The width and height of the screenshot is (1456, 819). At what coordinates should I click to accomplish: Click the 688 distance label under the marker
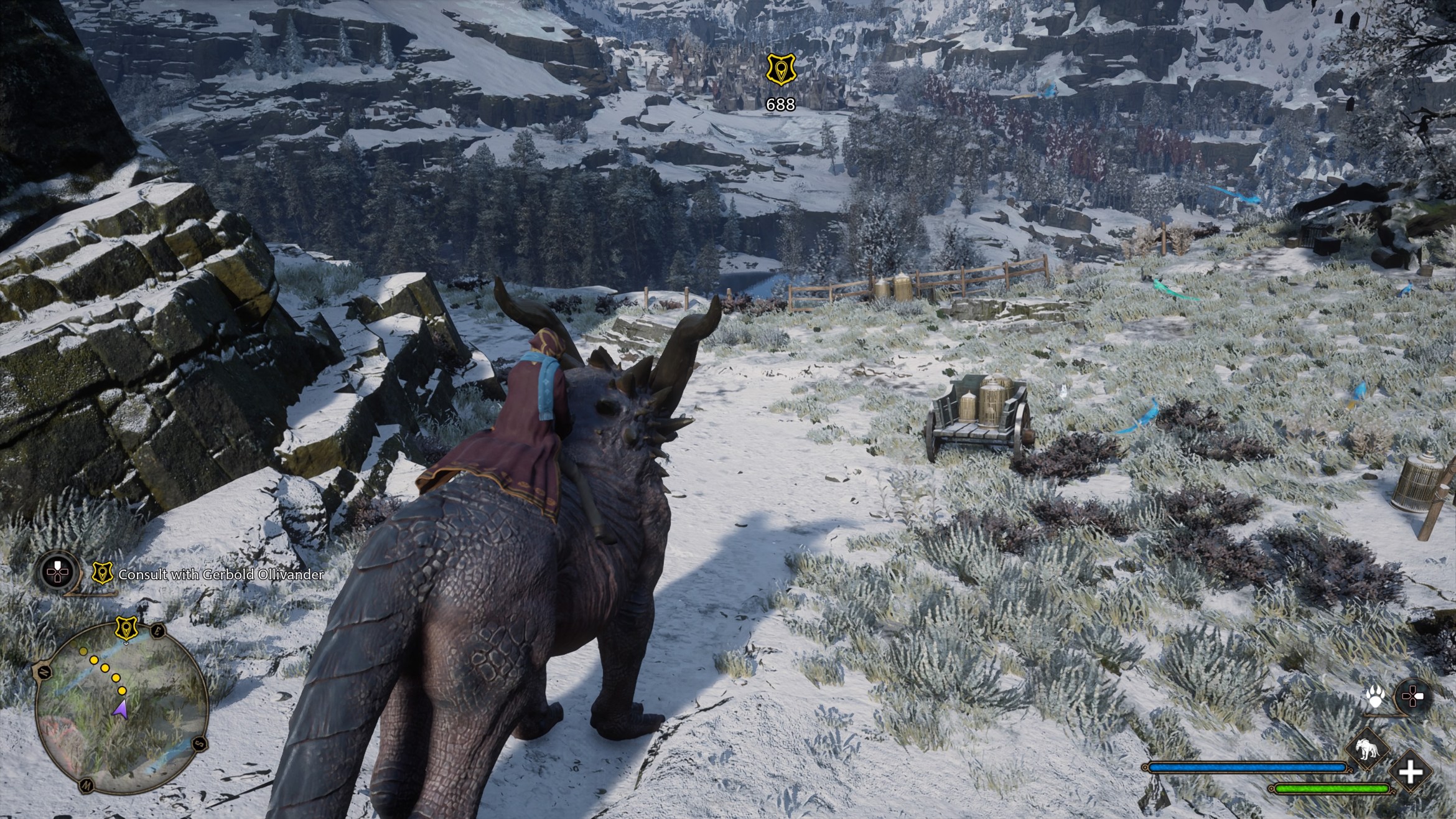coord(781,105)
